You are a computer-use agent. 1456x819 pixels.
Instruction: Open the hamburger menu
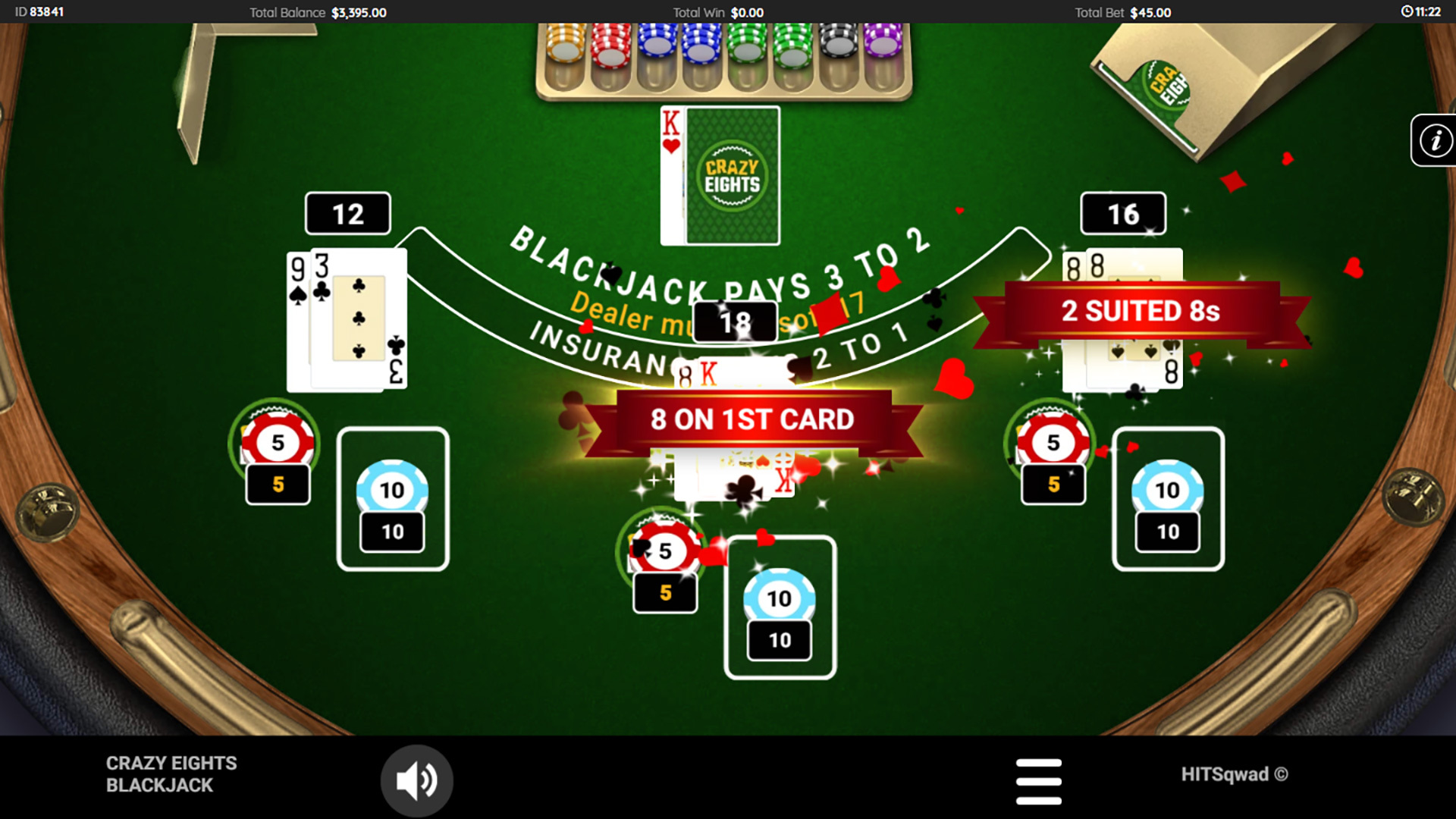pyautogui.click(x=1040, y=780)
